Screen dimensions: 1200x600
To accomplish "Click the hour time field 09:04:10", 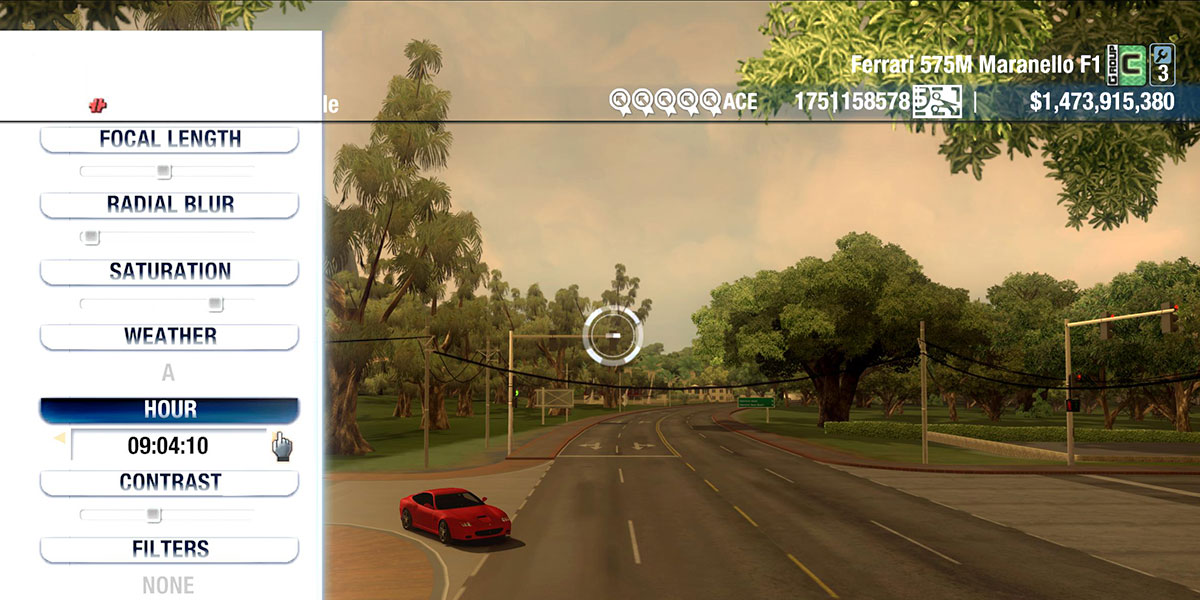I will [168, 446].
